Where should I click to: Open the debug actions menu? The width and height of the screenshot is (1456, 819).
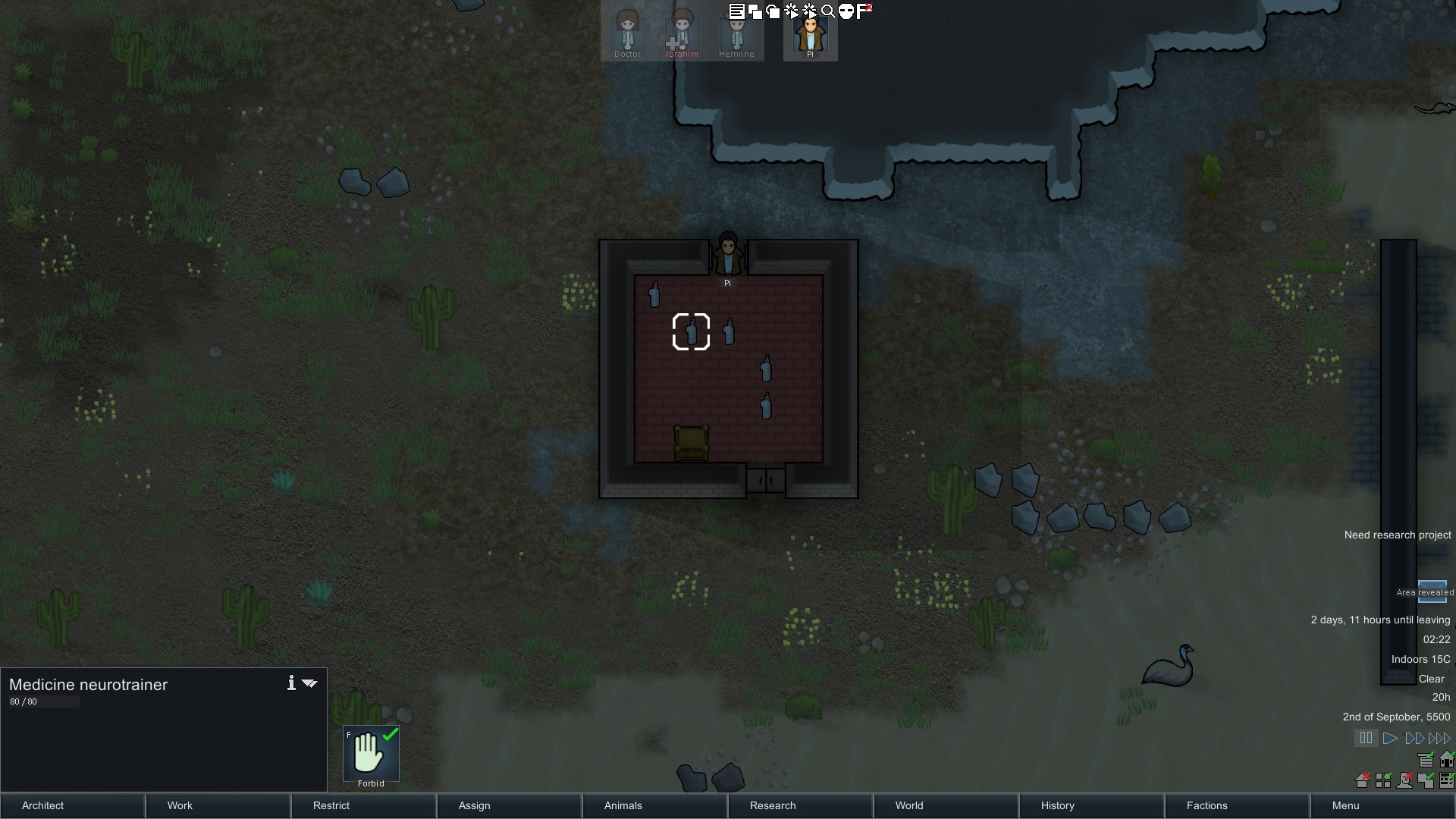[x=792, y=11]
